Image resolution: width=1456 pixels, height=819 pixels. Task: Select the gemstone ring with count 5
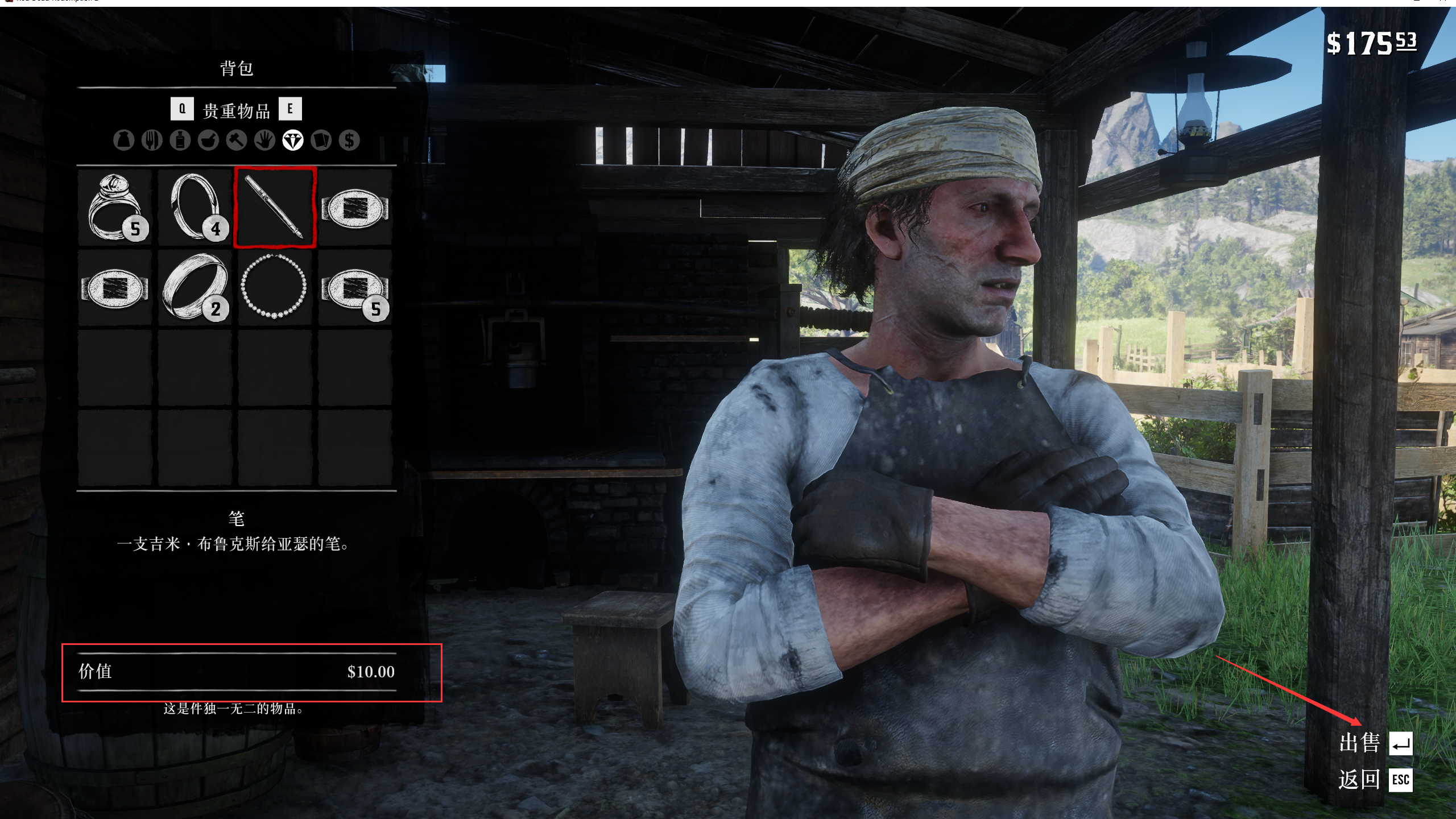click(115, 208)
